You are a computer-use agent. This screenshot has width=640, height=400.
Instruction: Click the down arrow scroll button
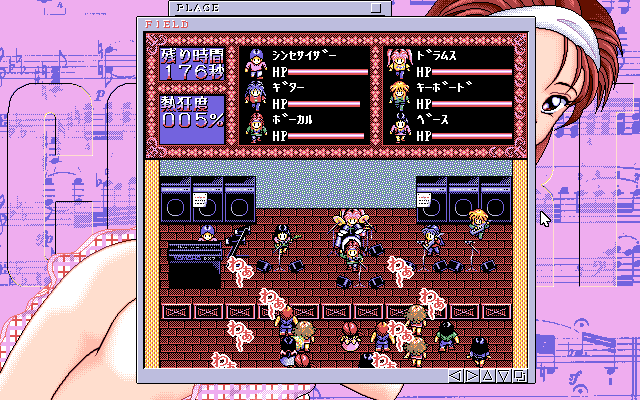pos(505,376)
